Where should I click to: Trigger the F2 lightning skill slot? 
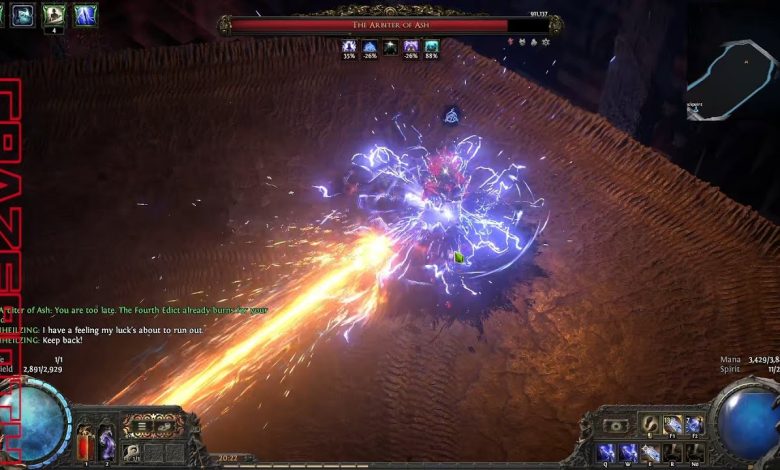(694, 424)
